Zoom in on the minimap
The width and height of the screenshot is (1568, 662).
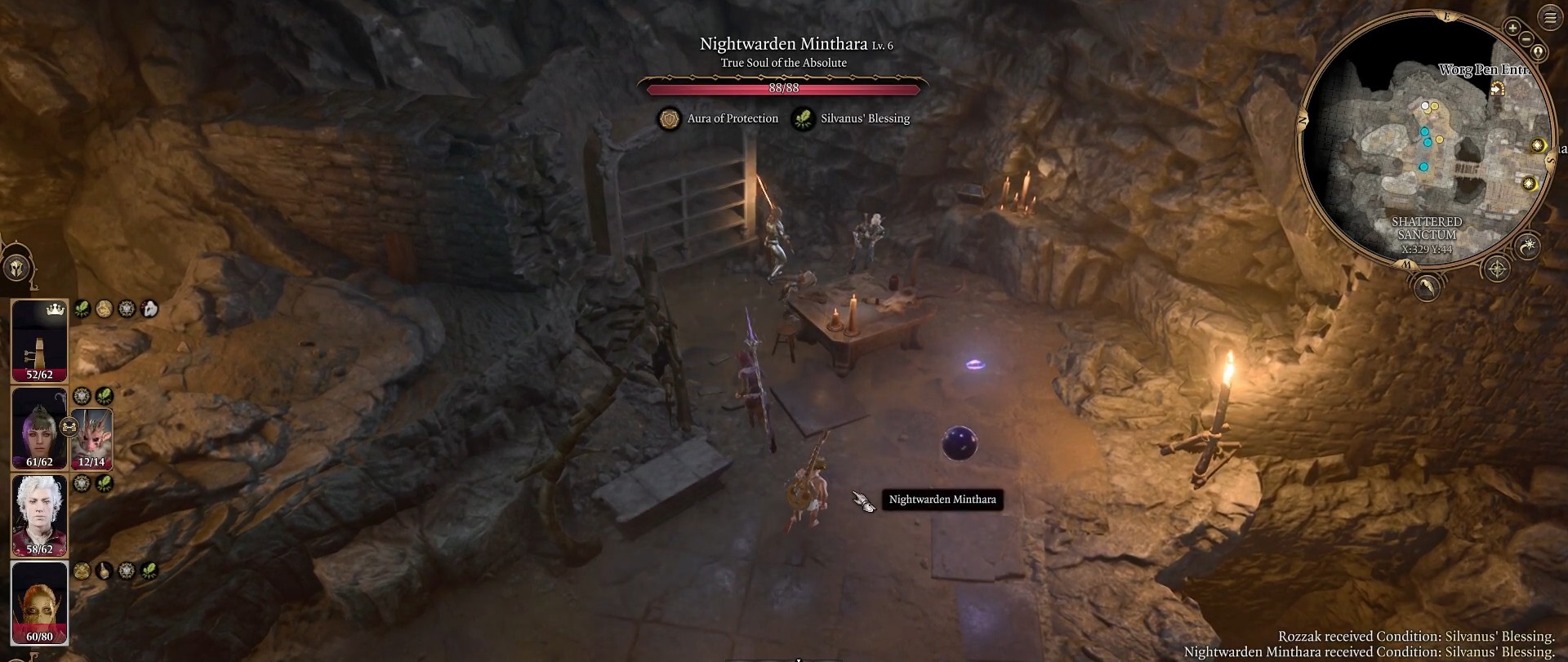pyautogui.click(x=1512, y=28)
